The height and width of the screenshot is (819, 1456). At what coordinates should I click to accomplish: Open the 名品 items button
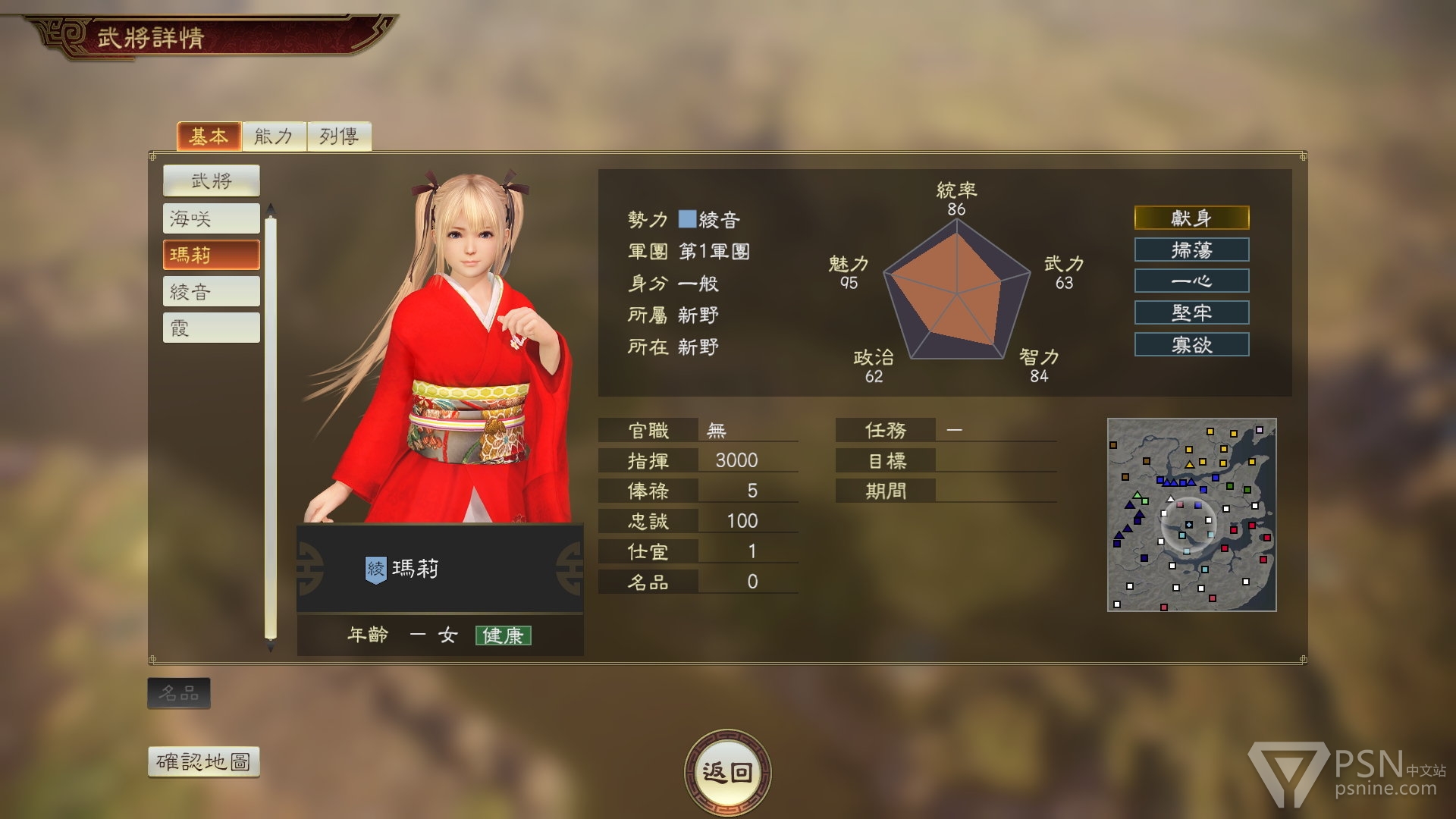[179, 693]
